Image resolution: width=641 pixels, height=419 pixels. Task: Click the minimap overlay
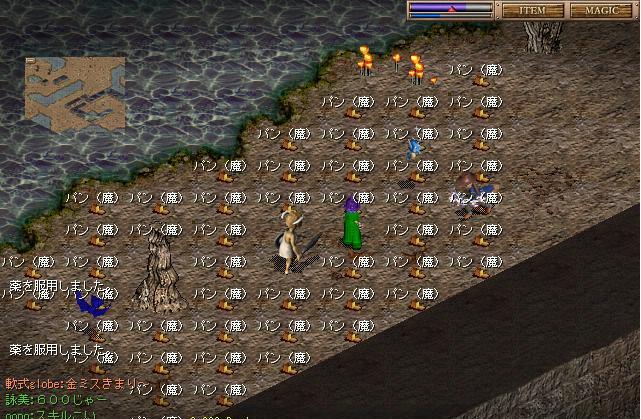click(75, 94)
